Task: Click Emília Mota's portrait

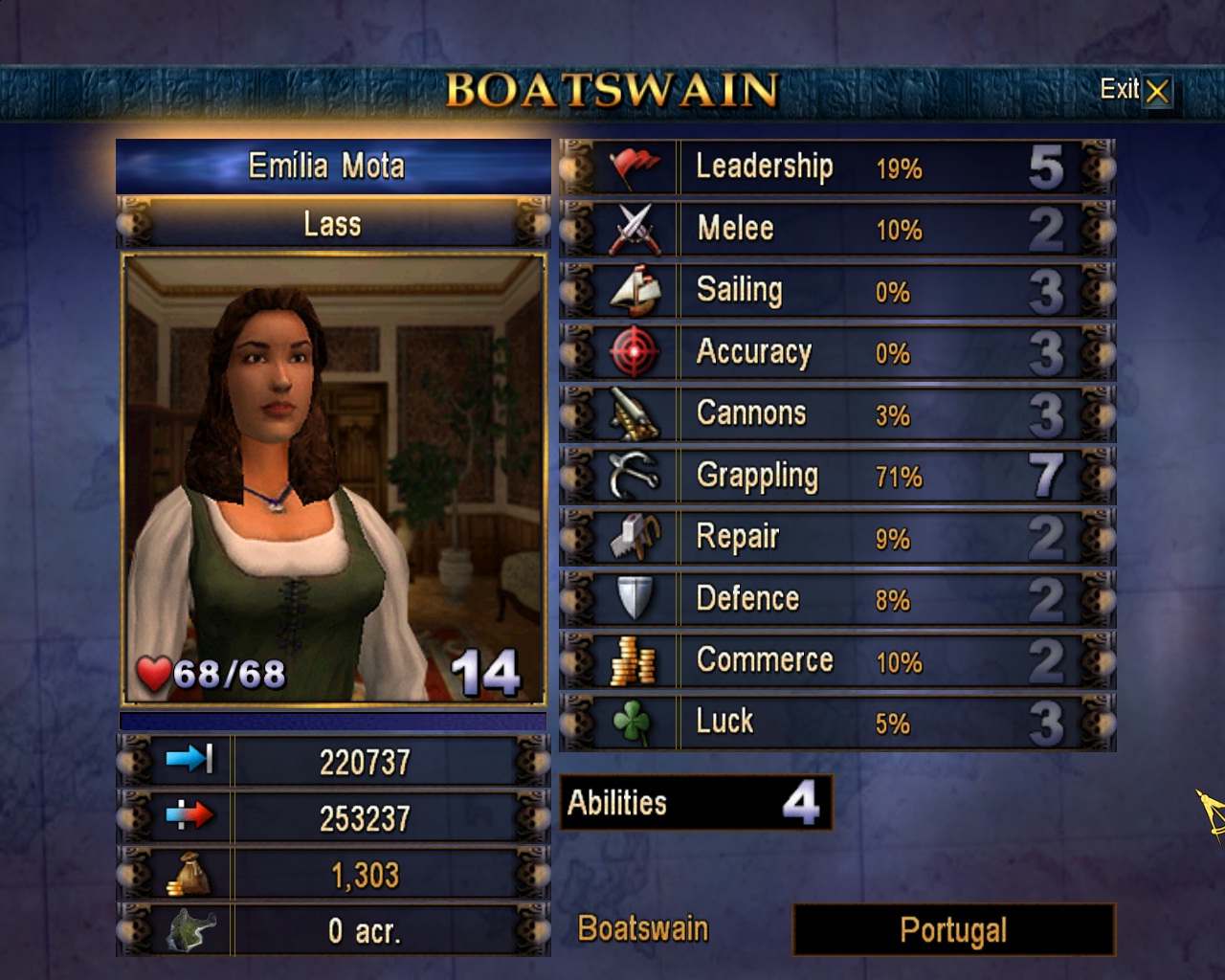Action: pyautogui.click(x=333, y=479)
